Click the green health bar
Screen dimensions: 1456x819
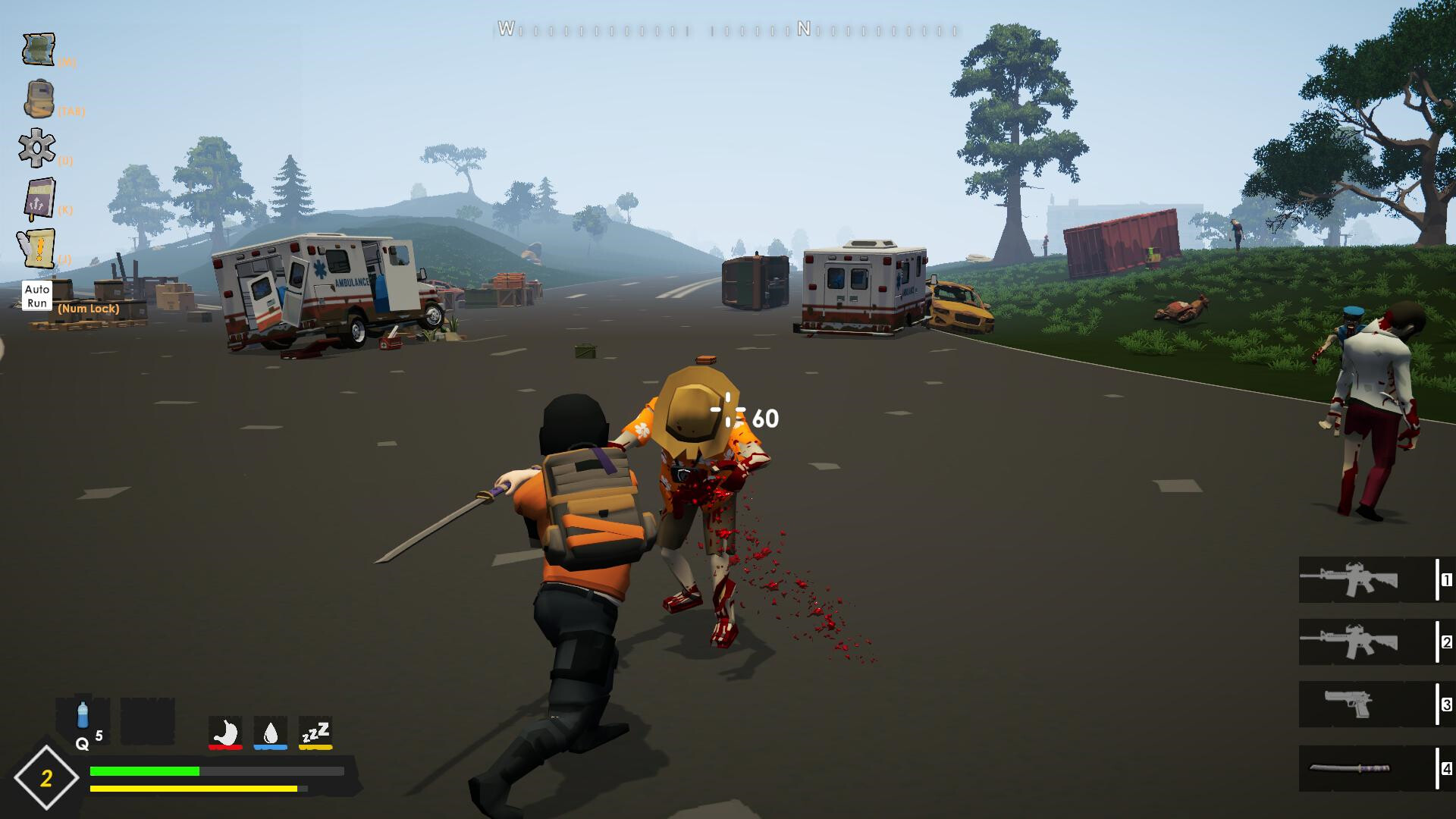[144, 770]
